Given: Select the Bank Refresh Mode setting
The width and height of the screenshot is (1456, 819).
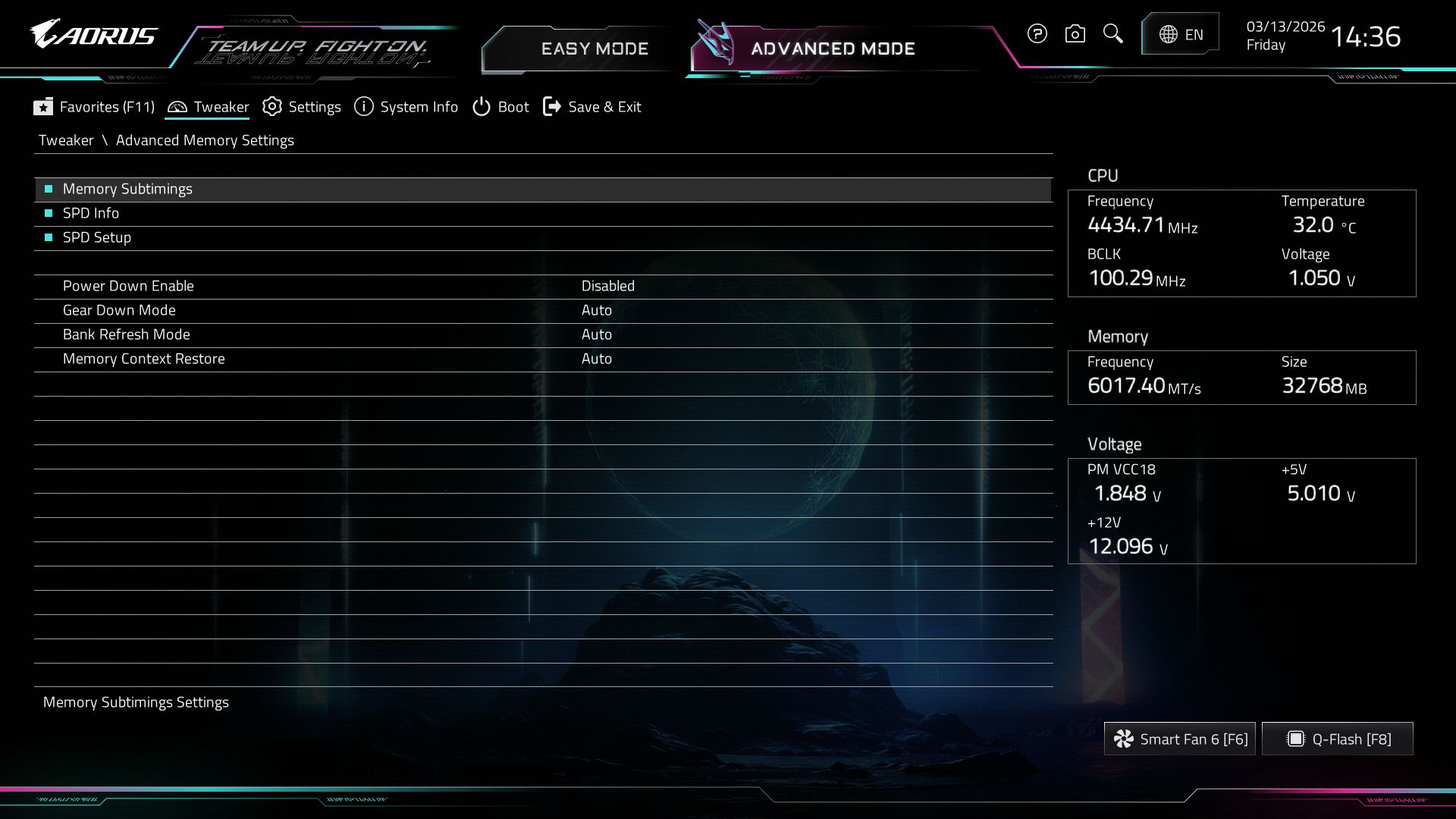Looking at the screenshot, I should (x=596, y=334).
